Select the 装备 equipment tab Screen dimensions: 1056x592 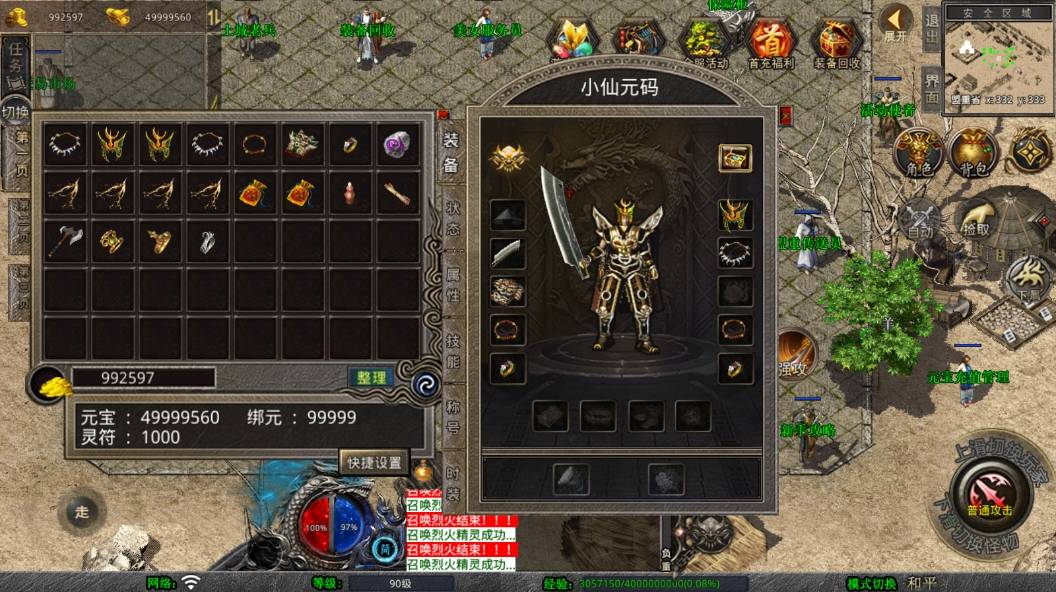(x=451, y=152)
